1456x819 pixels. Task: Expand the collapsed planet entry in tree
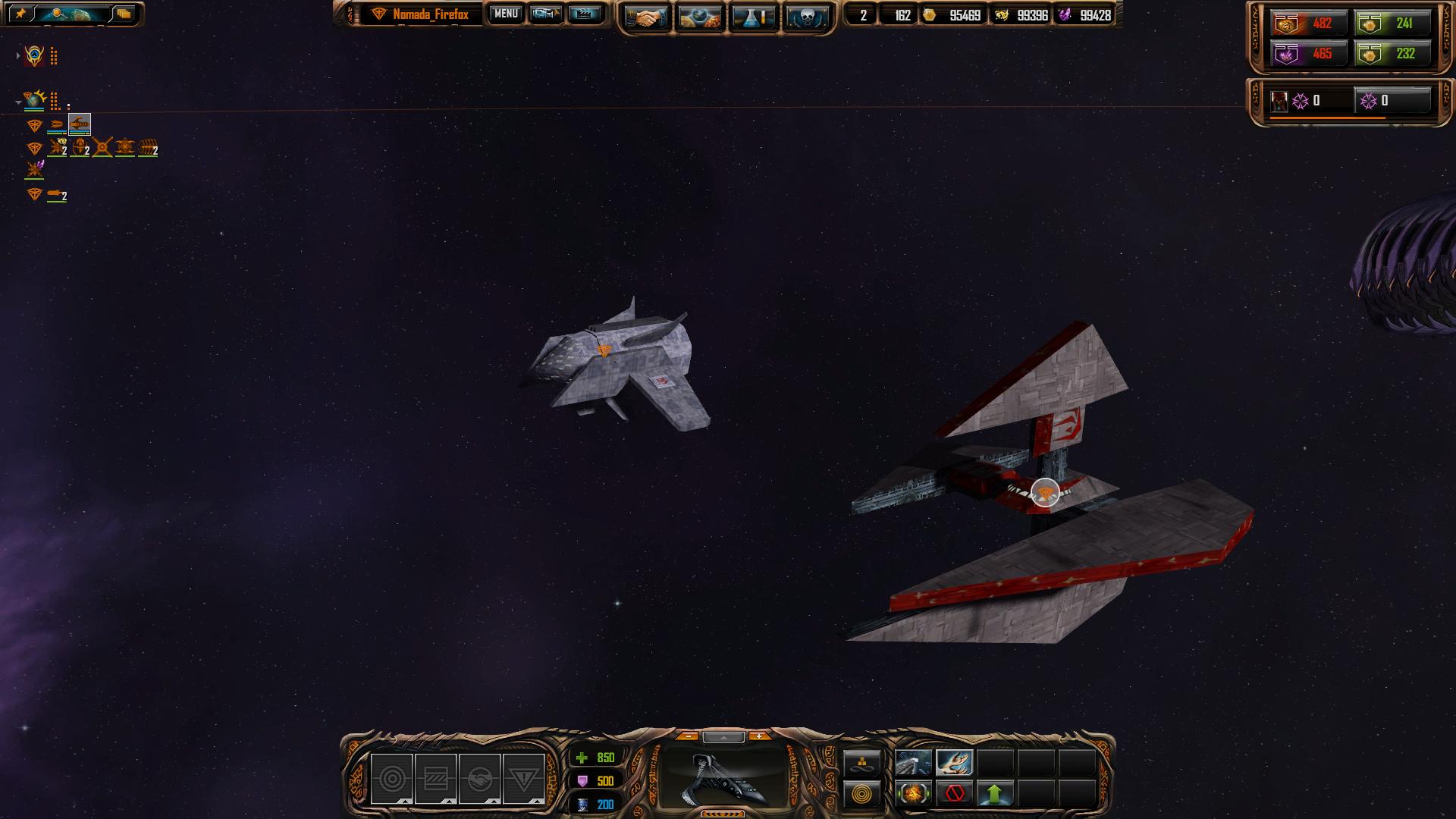point(18,55)
